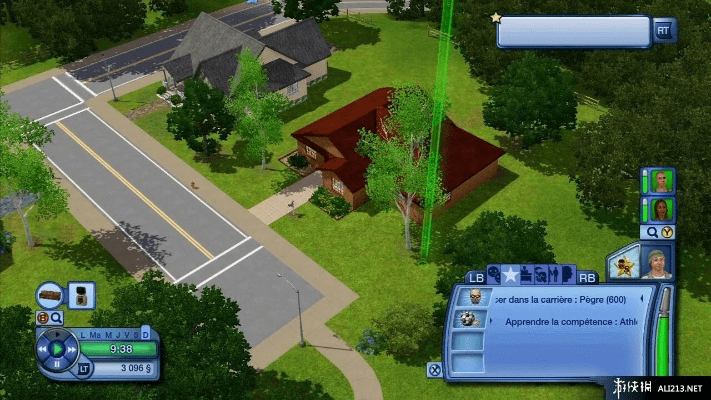This screenshot has height=400, width=711.
Task: Select the Athletic skill wish with soccer ball
Action: coord(467,320)
